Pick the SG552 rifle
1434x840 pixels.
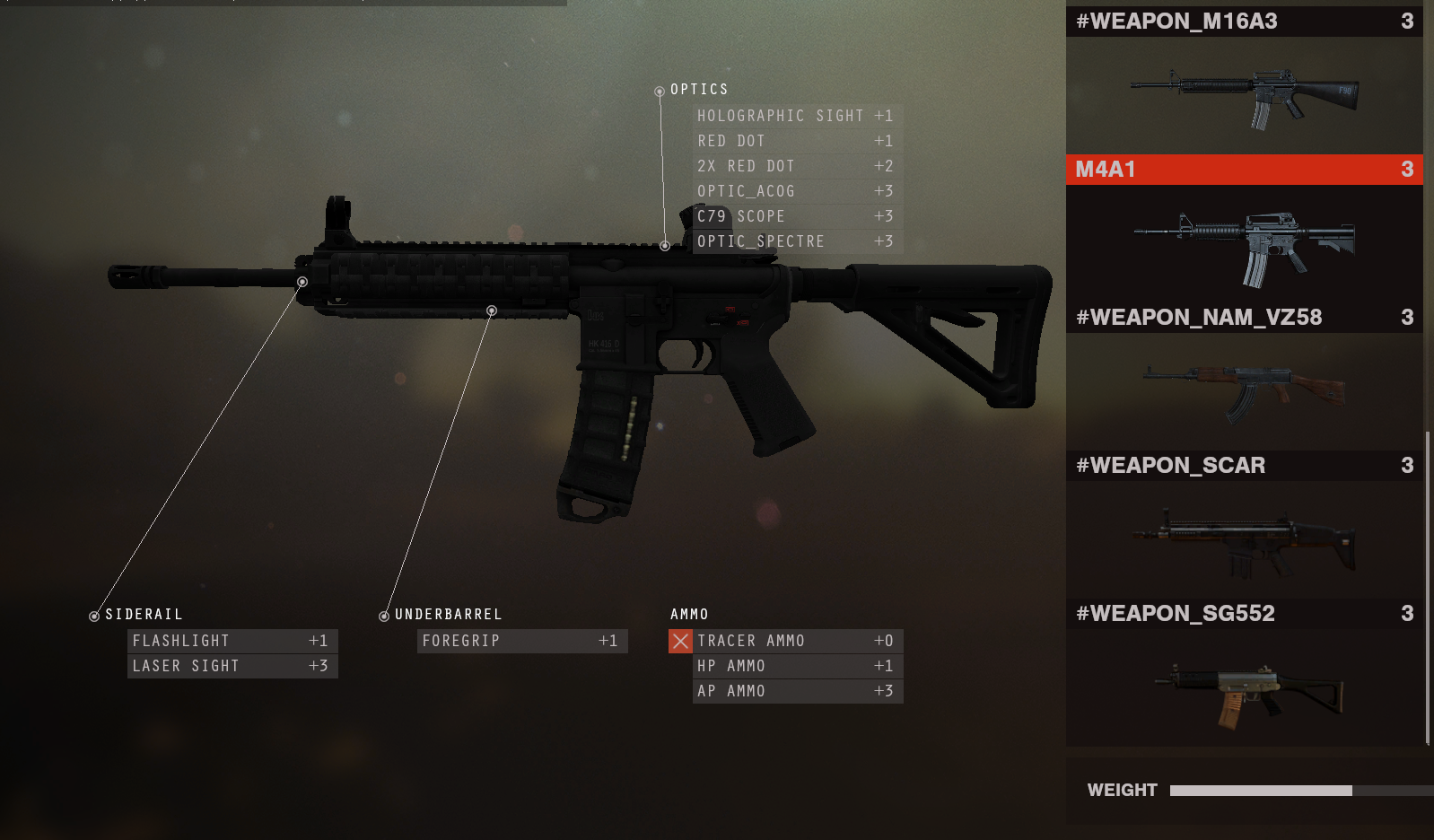[x=1244, y=687]
